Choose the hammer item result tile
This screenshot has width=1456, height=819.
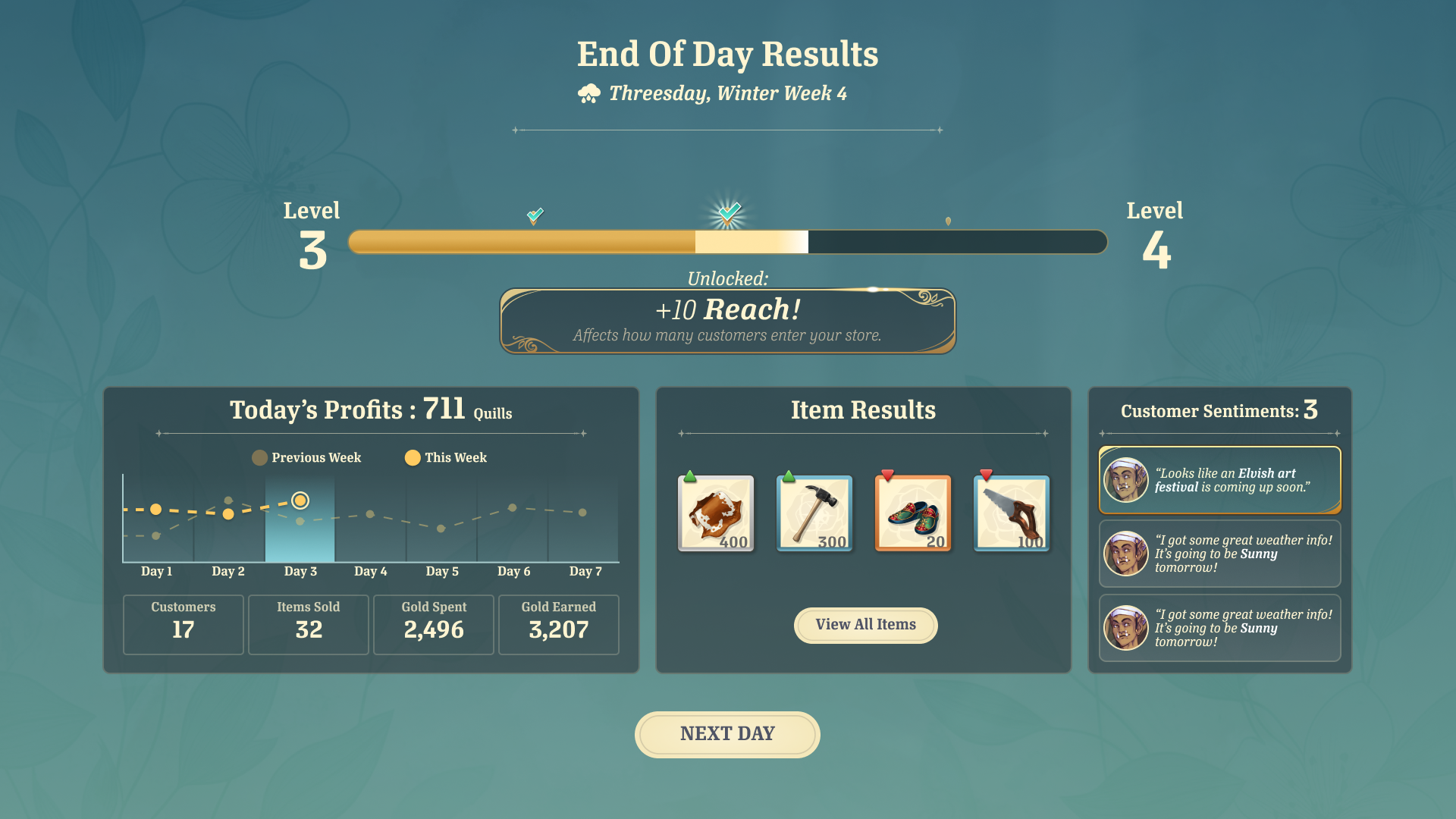pyautogui.click(x=814, y=513)
